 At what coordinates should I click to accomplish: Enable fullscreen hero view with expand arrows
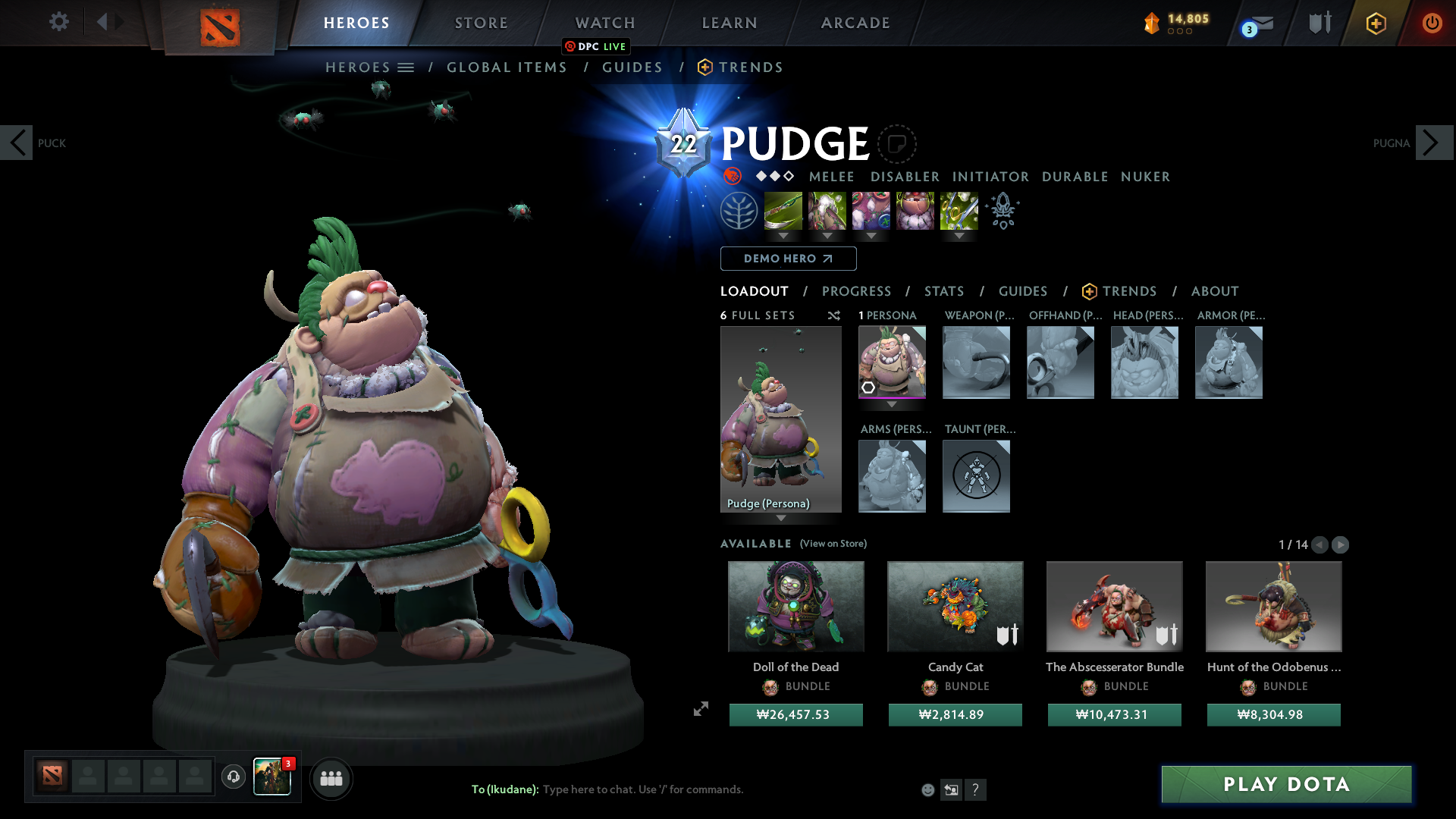tap(700, 710)
